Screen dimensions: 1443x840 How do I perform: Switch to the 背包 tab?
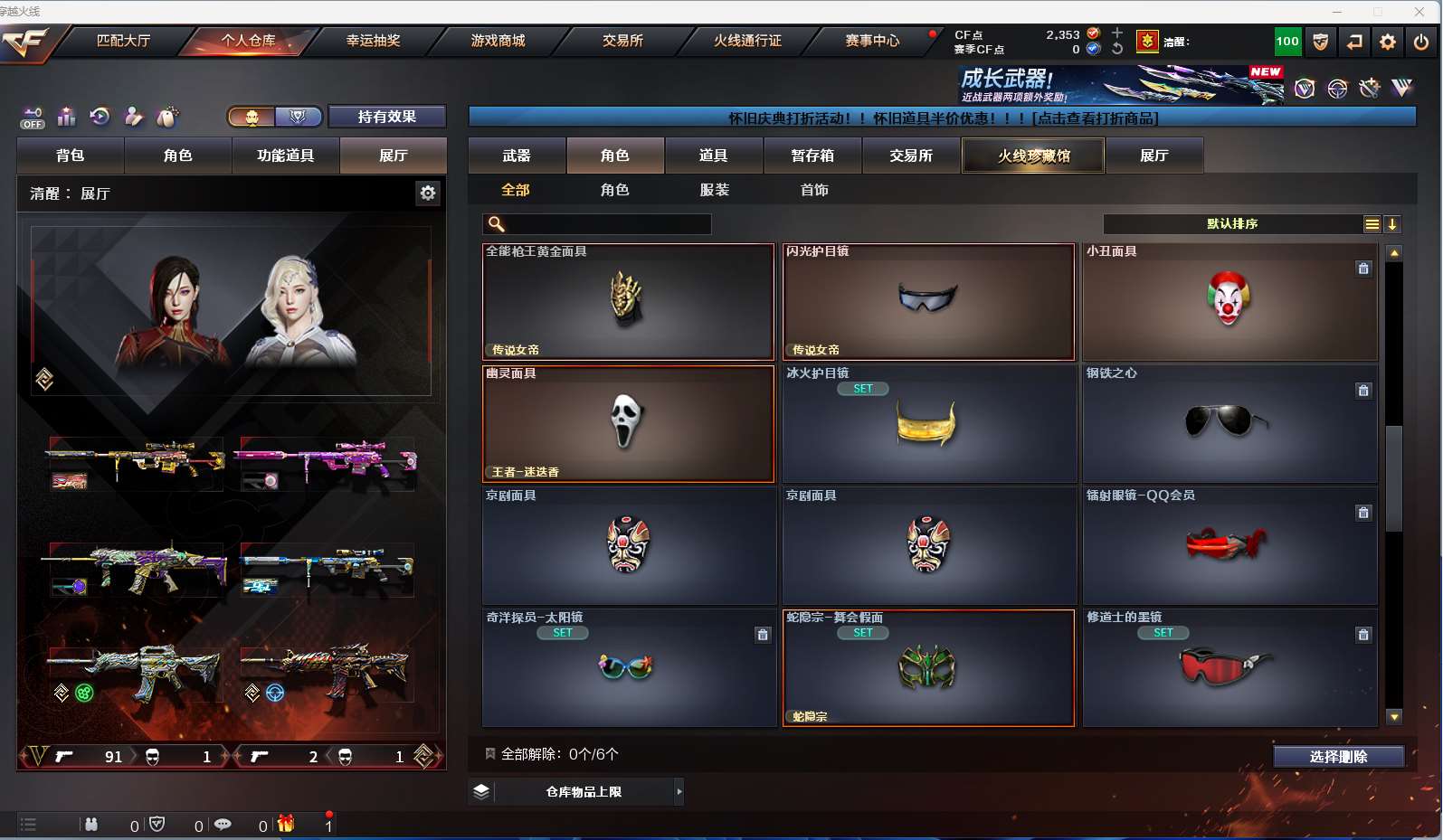70,156
